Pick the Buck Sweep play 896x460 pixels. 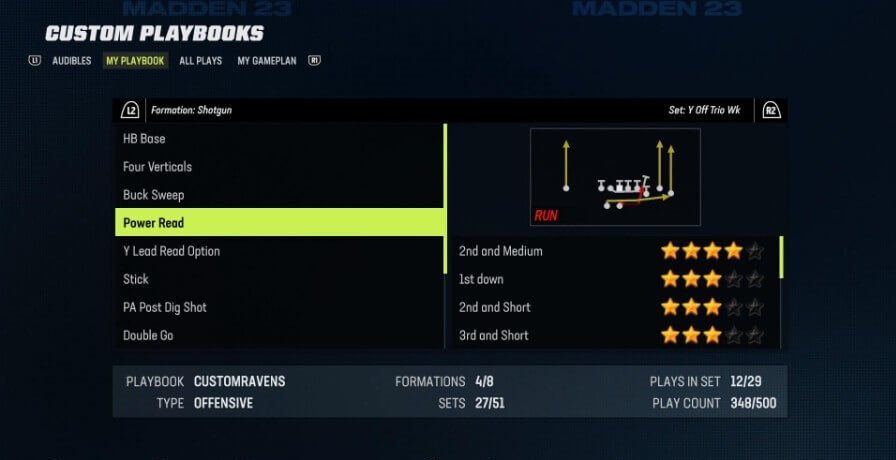point(279,195)
